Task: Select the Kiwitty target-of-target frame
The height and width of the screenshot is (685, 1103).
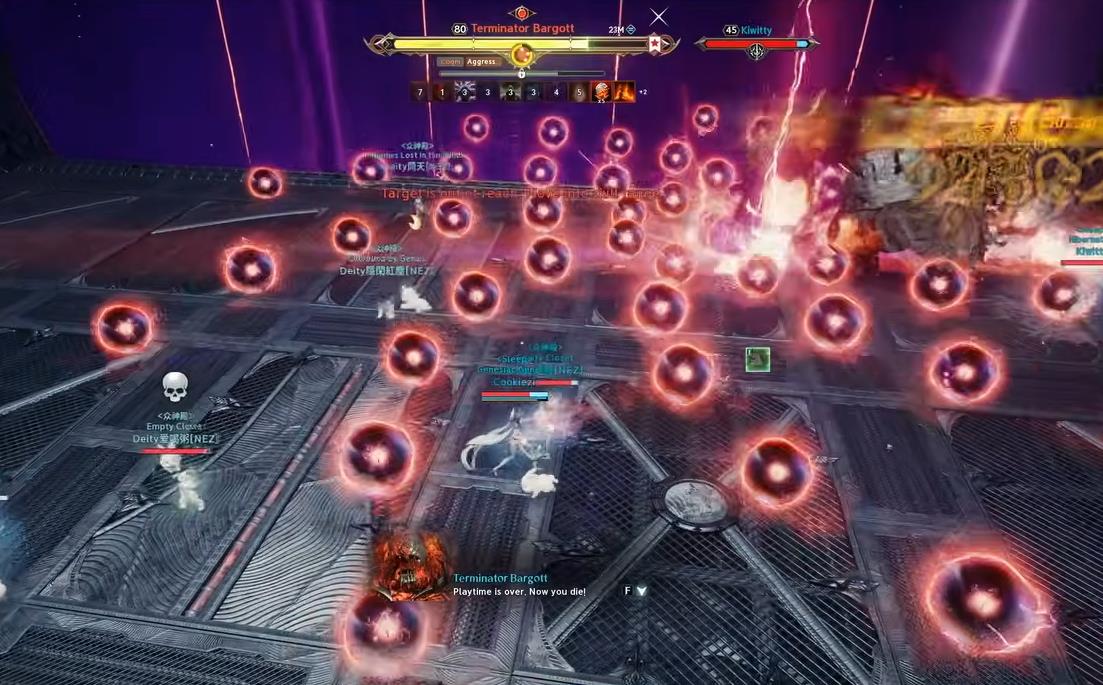Action: tap(757, 43)
